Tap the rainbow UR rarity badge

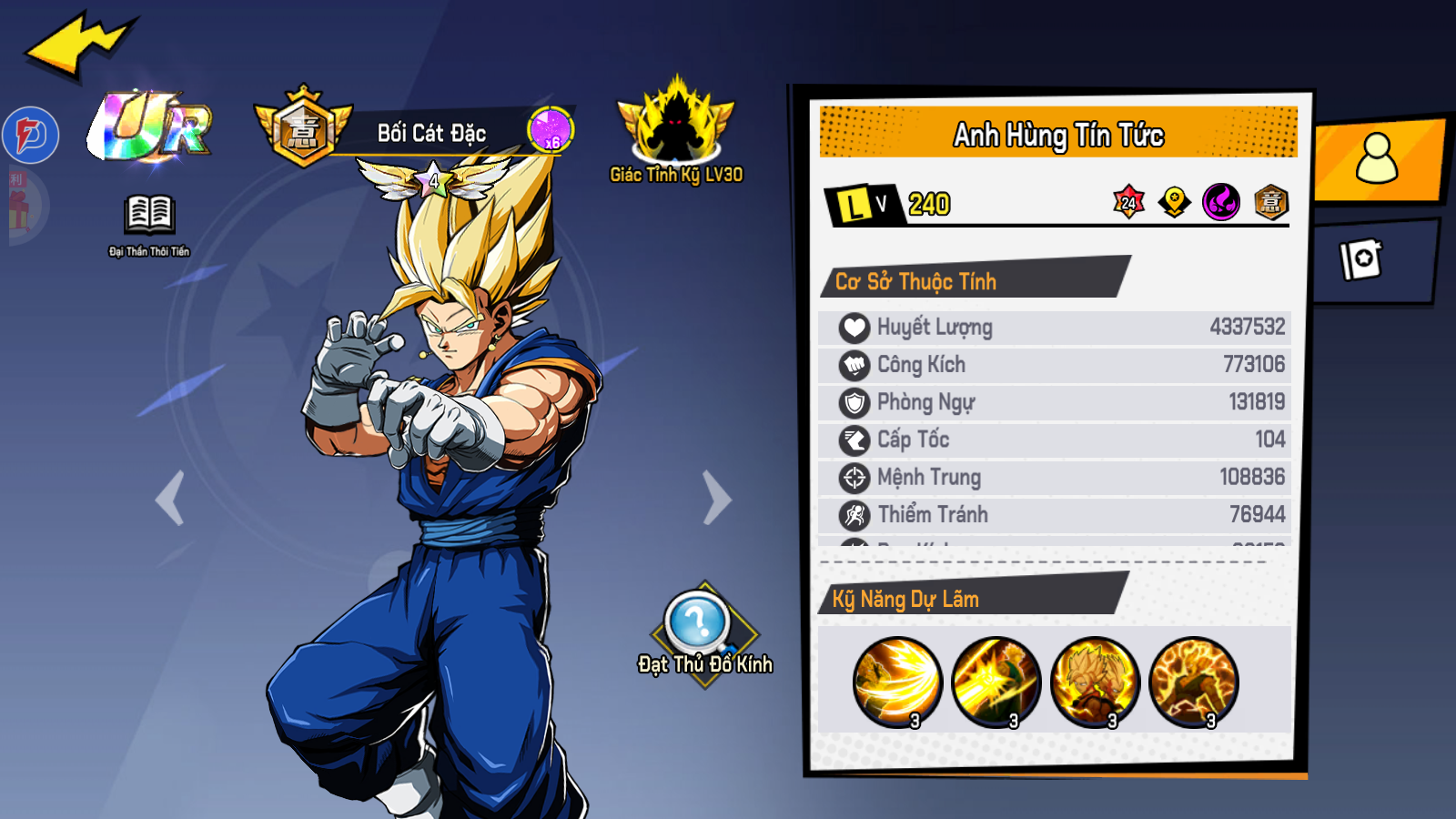click(x=152, y=126)
